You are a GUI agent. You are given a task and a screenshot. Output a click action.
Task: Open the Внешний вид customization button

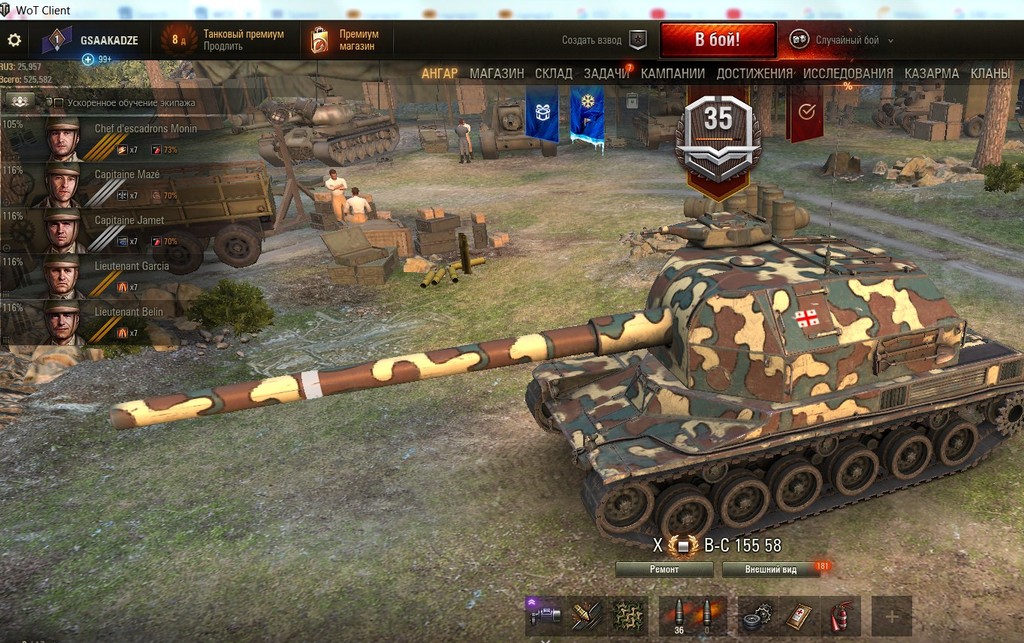point(773,570)
